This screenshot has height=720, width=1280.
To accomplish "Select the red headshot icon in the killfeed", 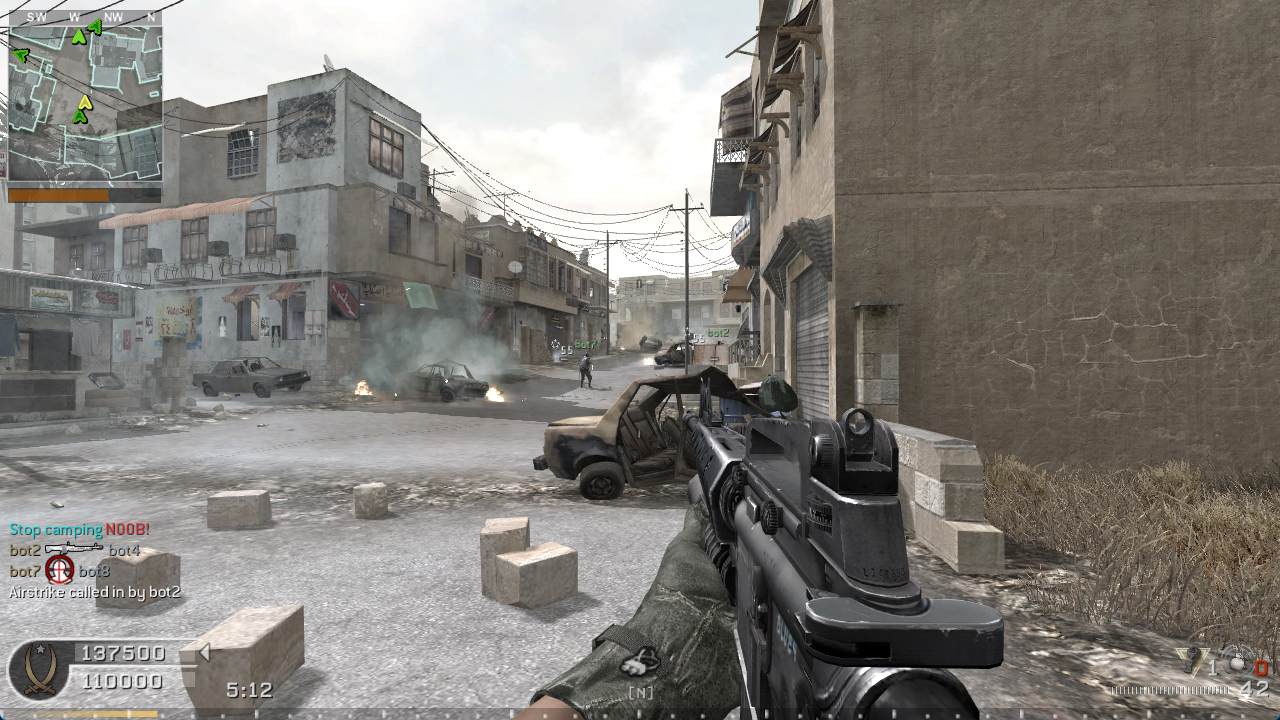I will point(60,570).
